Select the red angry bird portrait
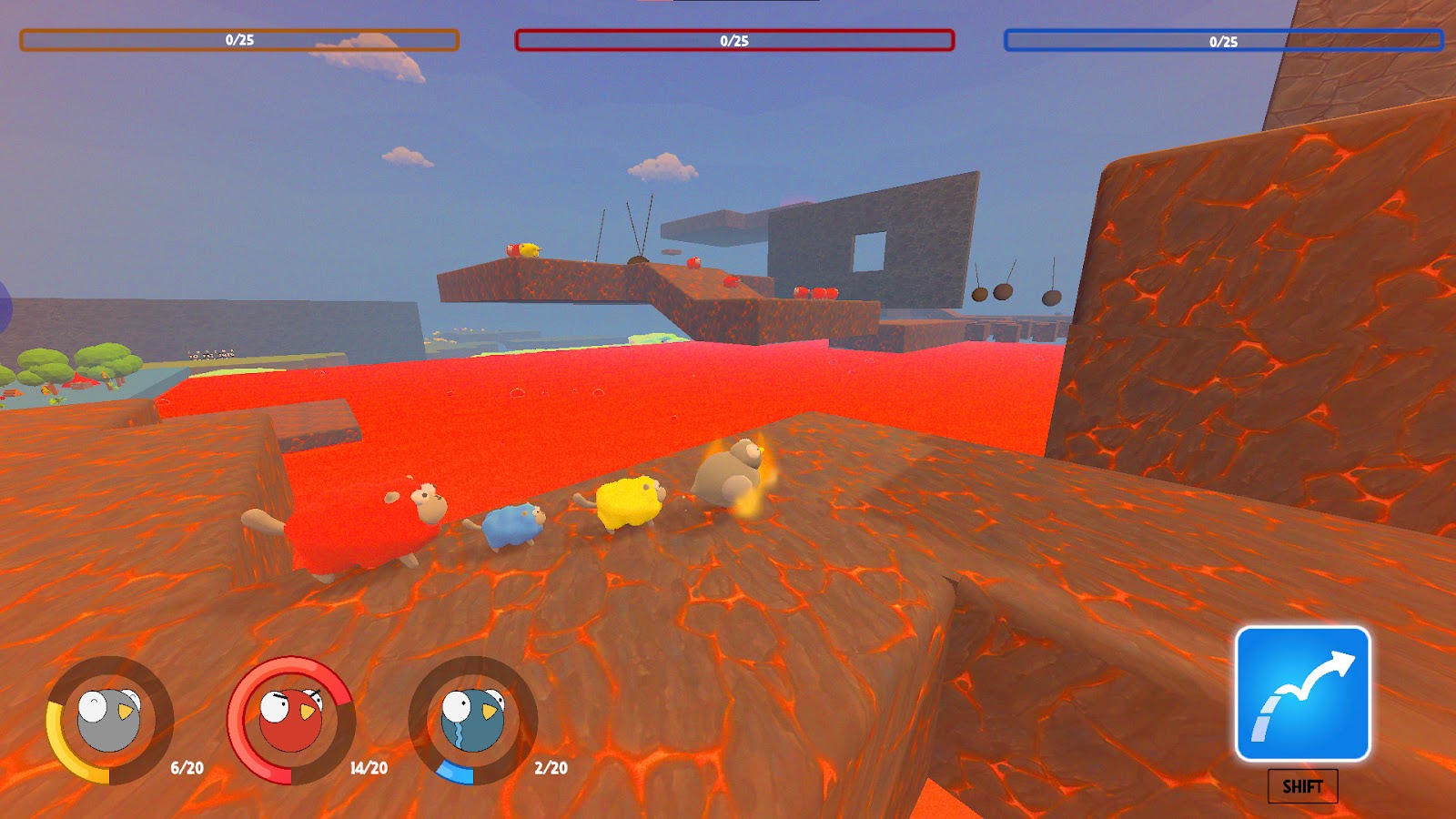This screenshot has width=1456, height=819. [290, 719]
